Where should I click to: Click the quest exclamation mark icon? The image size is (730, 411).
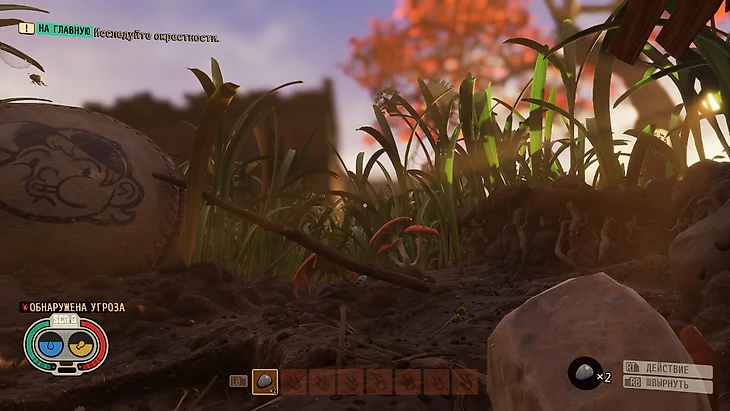point(27,30)
